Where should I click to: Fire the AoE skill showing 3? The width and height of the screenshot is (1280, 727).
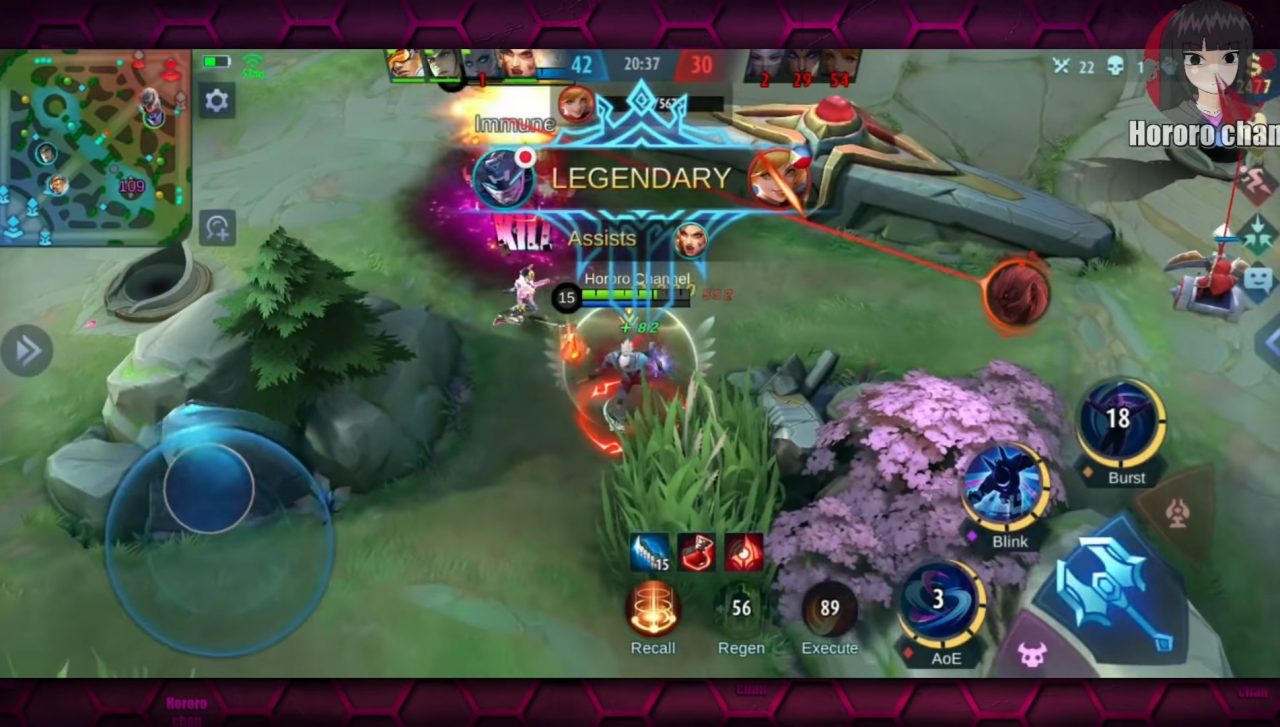(940, 601)
